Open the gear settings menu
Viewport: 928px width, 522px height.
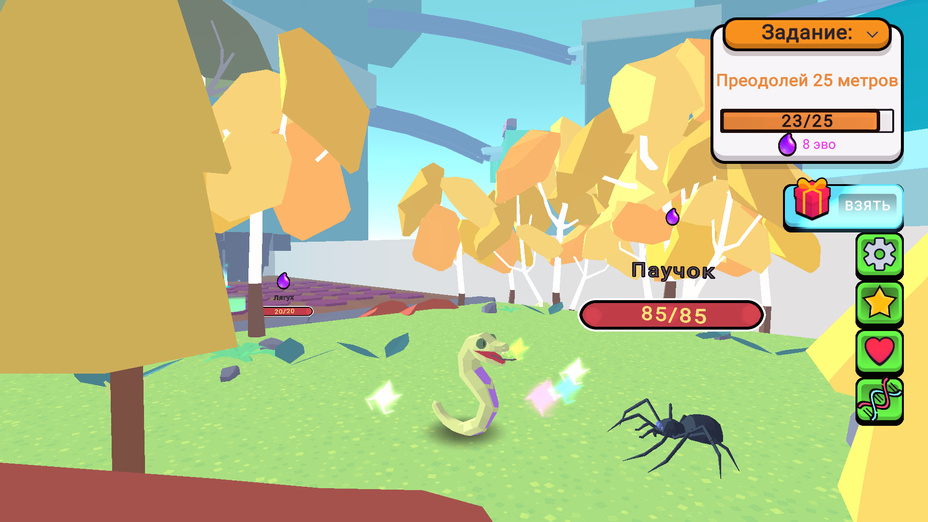(x=880, y=255)
